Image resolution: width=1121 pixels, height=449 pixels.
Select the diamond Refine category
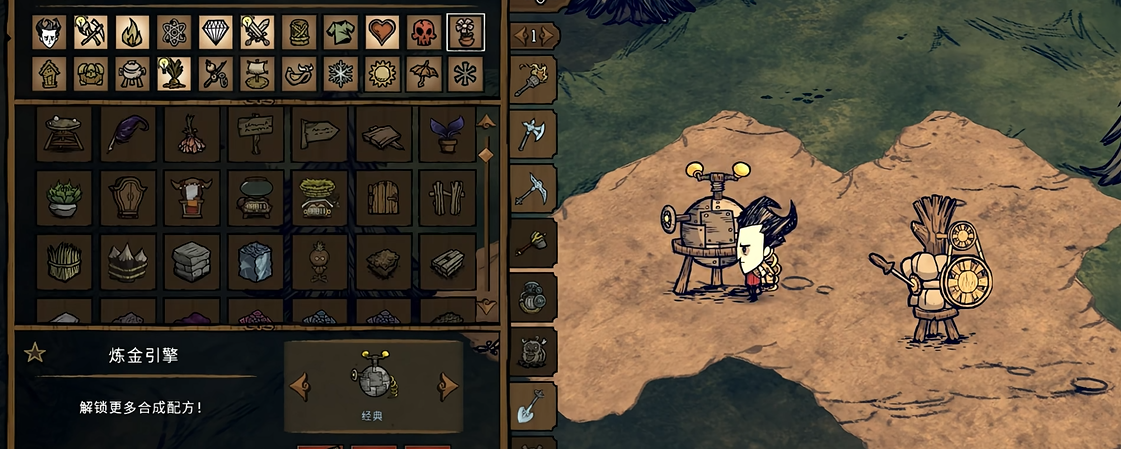tap(215, 32)
